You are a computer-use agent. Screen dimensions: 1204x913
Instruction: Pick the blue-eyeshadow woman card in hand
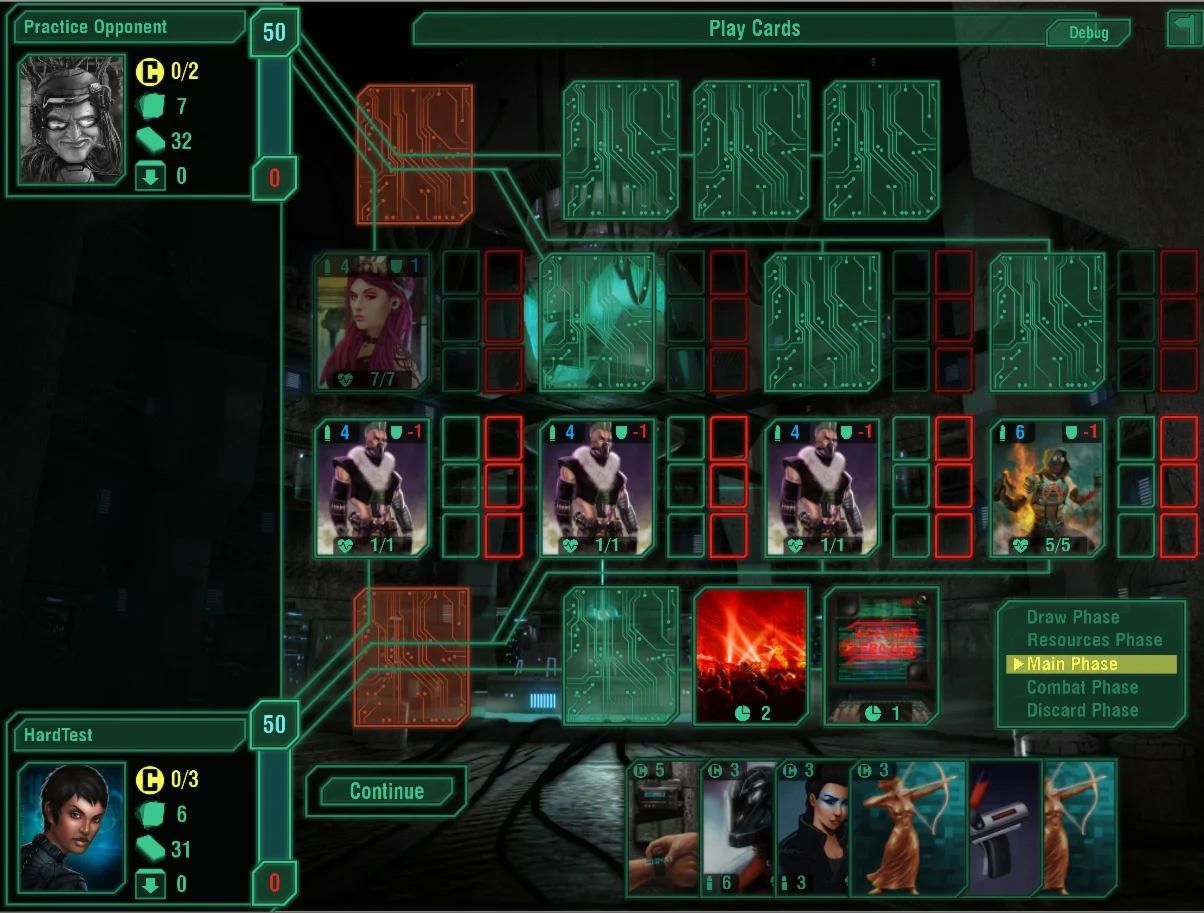812,830
